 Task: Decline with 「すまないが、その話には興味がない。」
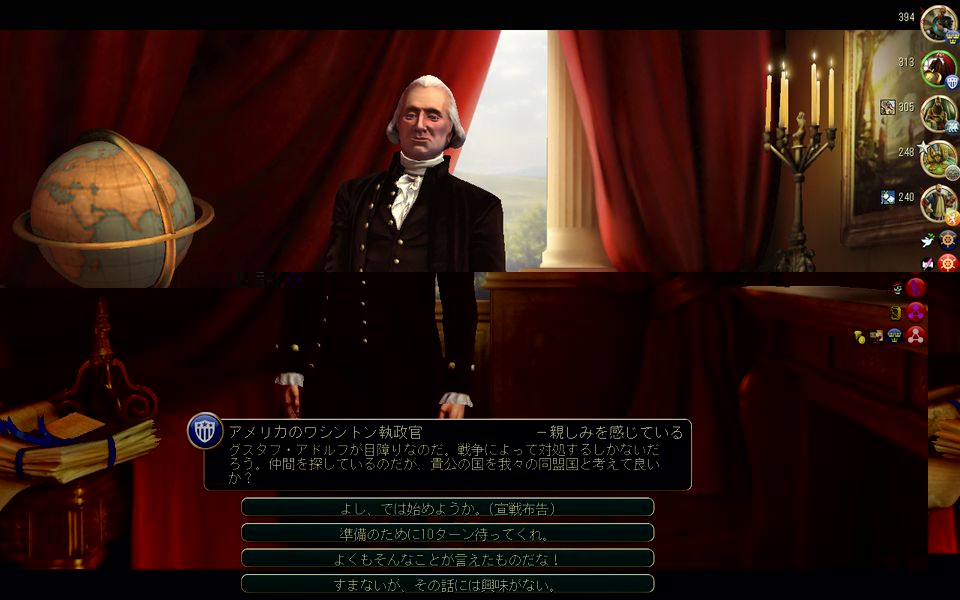(x=447, y=584)
